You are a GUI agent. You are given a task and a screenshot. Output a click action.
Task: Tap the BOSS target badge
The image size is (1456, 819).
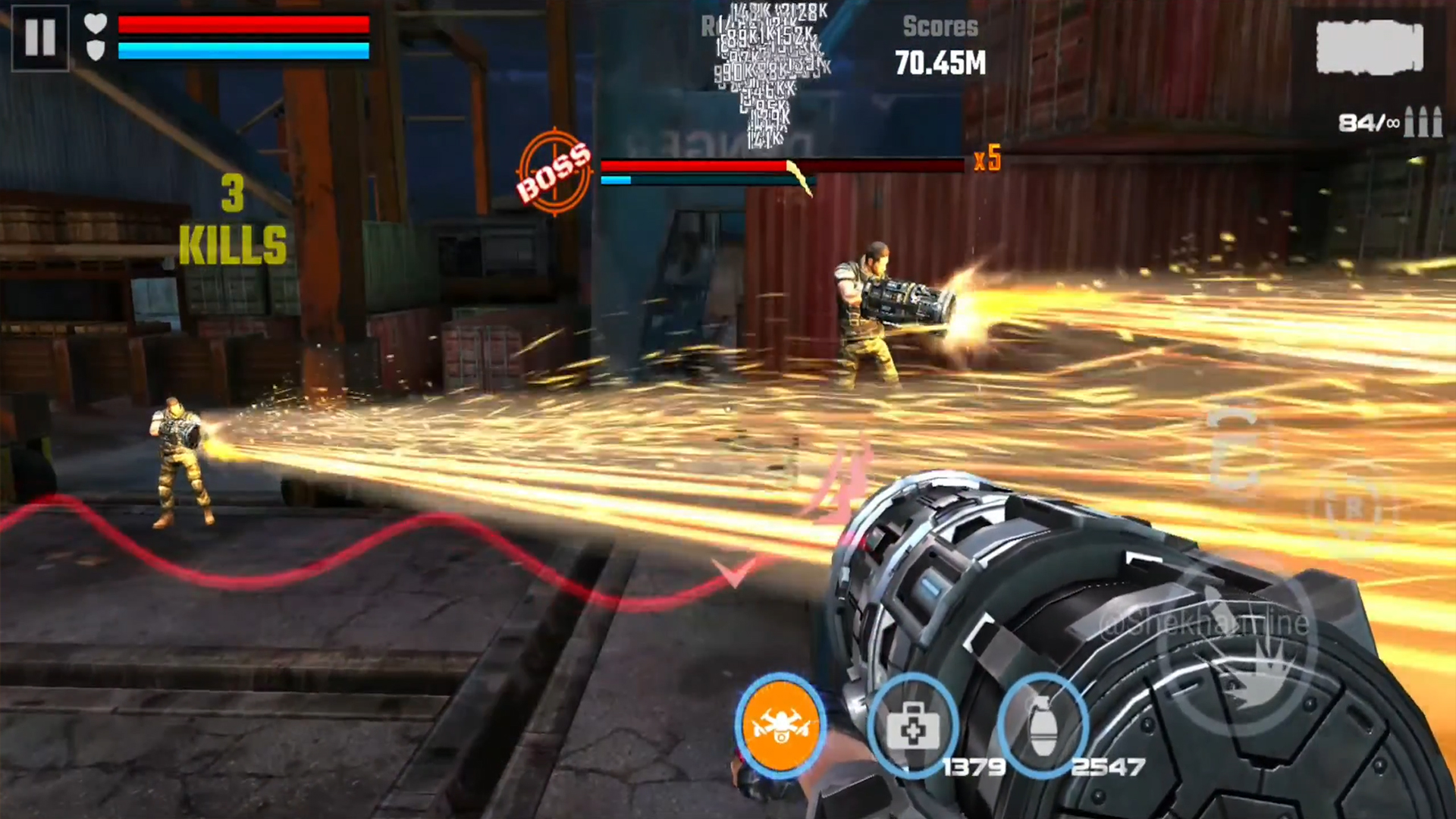click(x=554, y=173)
